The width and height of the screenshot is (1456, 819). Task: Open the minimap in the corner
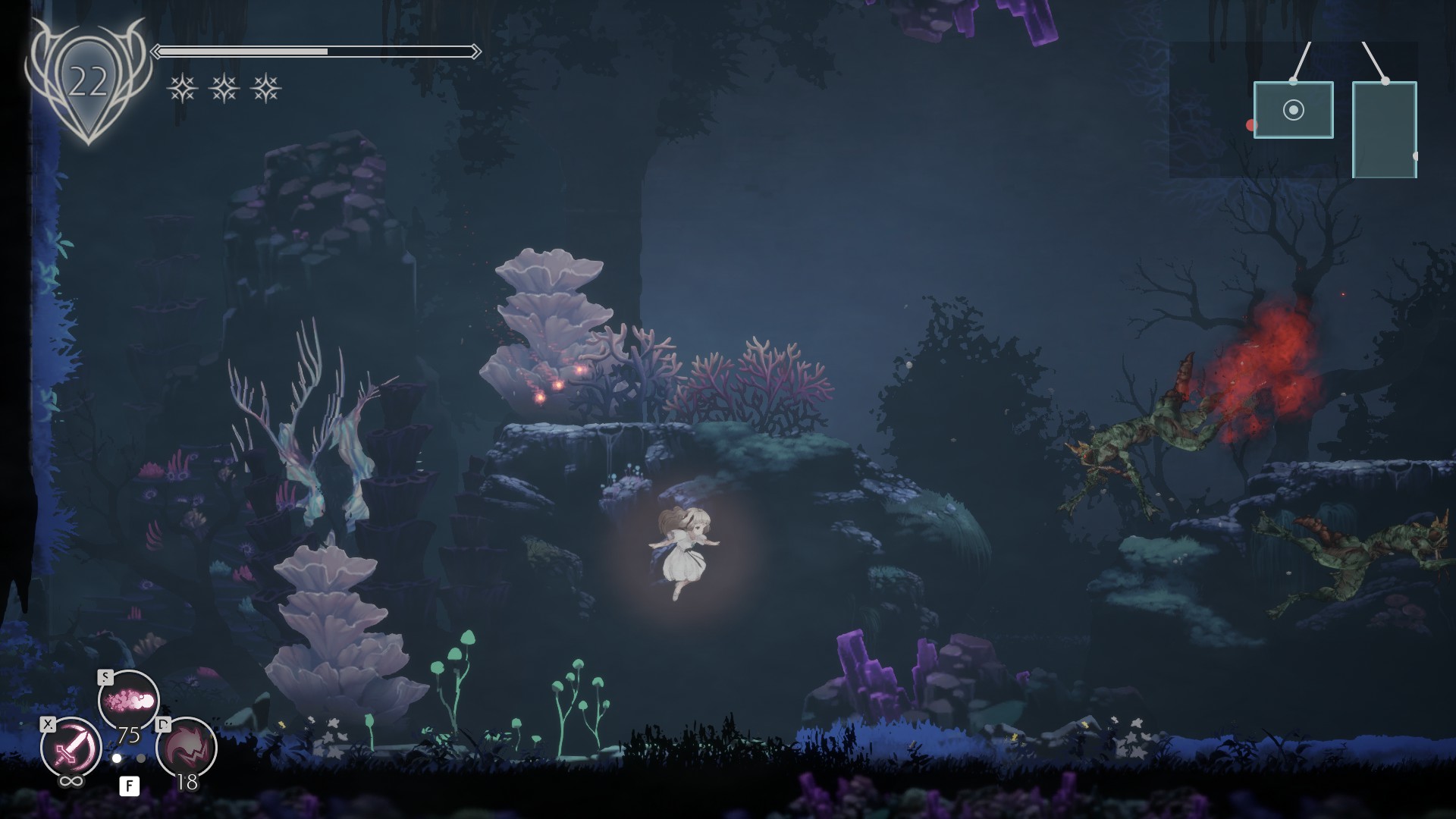pyautogui.click(x=1294, y=110)
